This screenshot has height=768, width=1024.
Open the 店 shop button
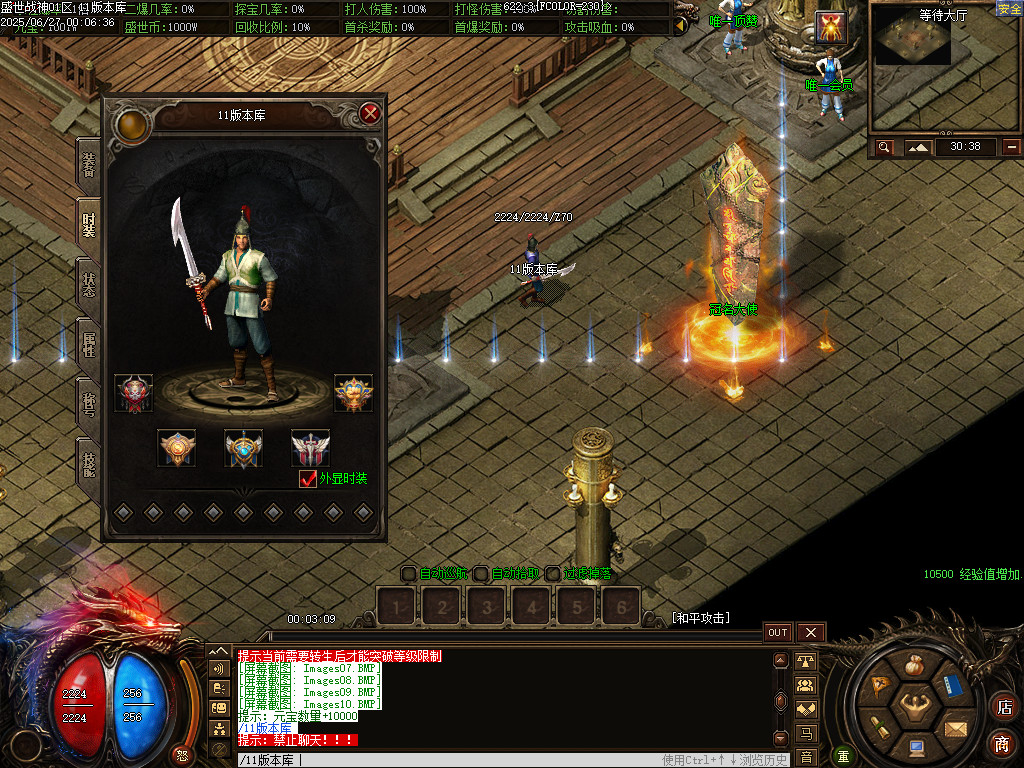point(1002,706)
